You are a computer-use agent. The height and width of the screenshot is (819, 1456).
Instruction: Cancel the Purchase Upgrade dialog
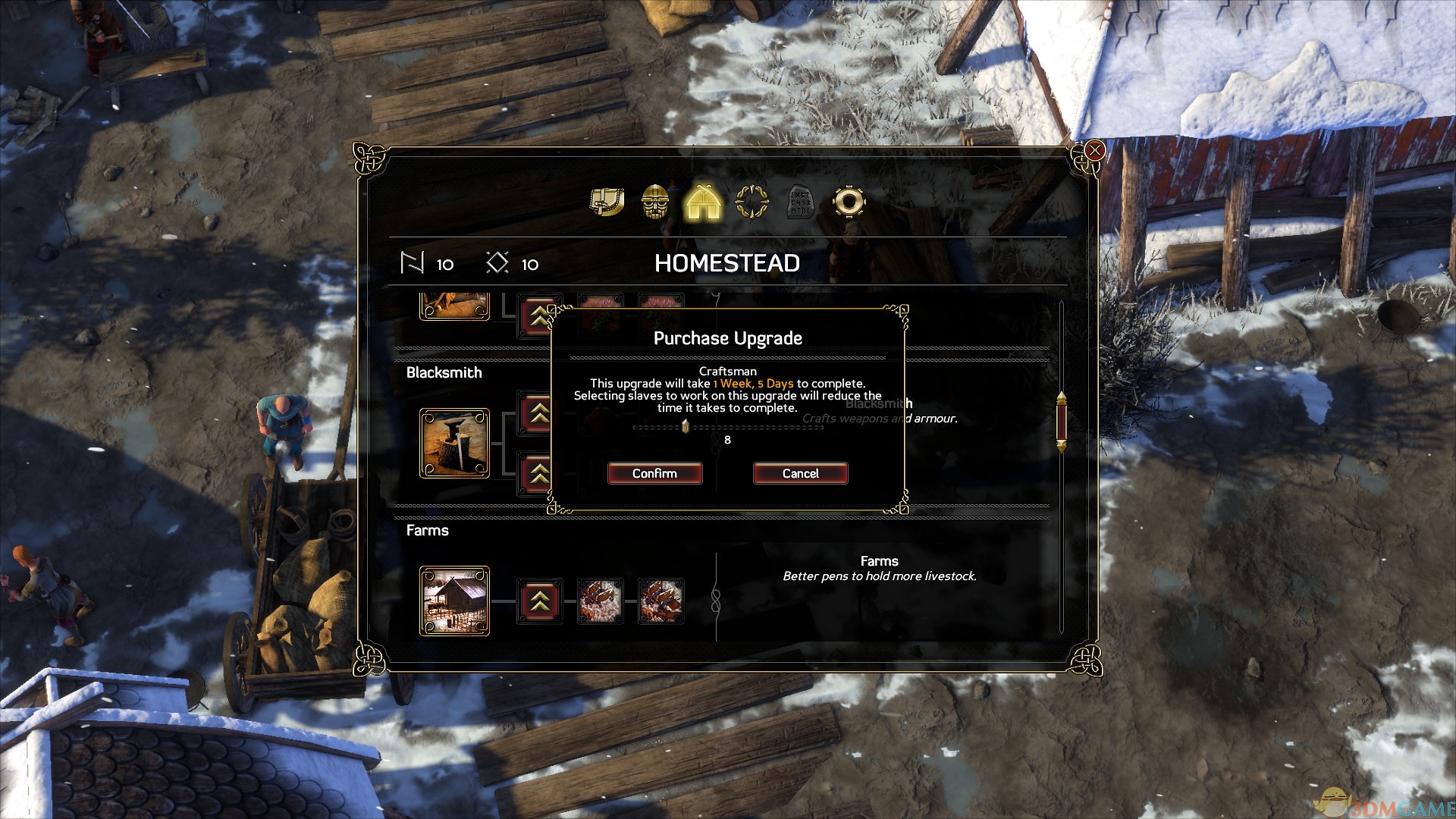[x=800, y=473]
